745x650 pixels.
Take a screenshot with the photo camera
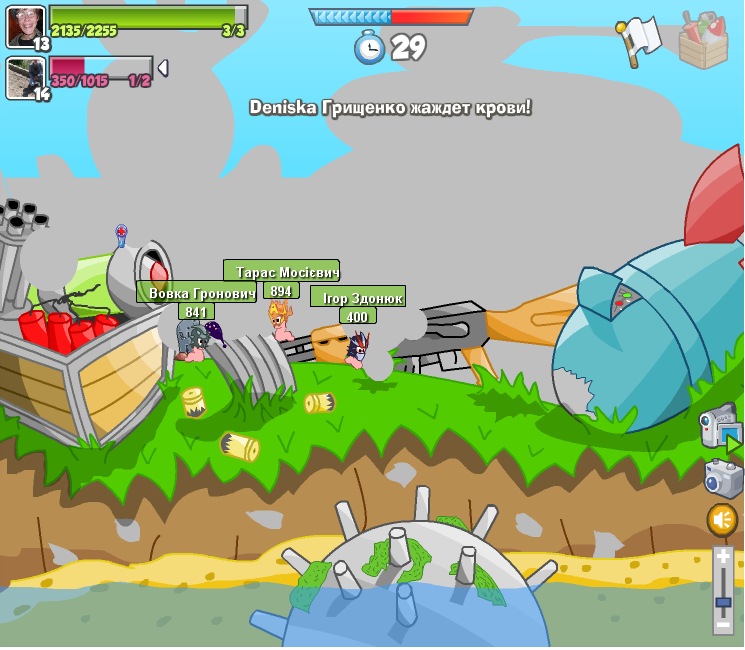tap(723, 477)
